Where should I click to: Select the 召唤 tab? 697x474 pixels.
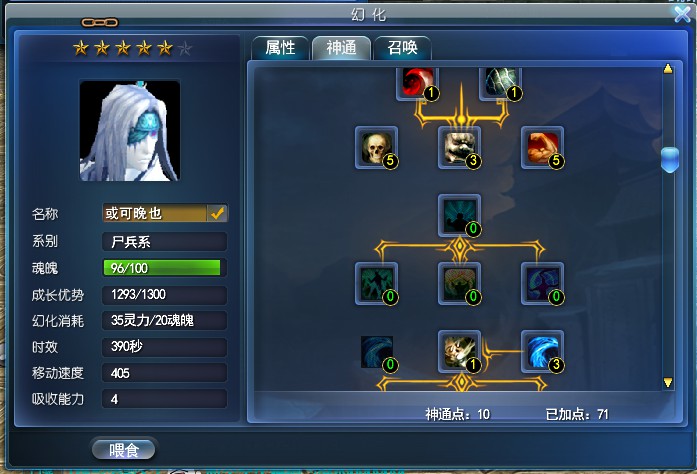click(x=402, y=48)
